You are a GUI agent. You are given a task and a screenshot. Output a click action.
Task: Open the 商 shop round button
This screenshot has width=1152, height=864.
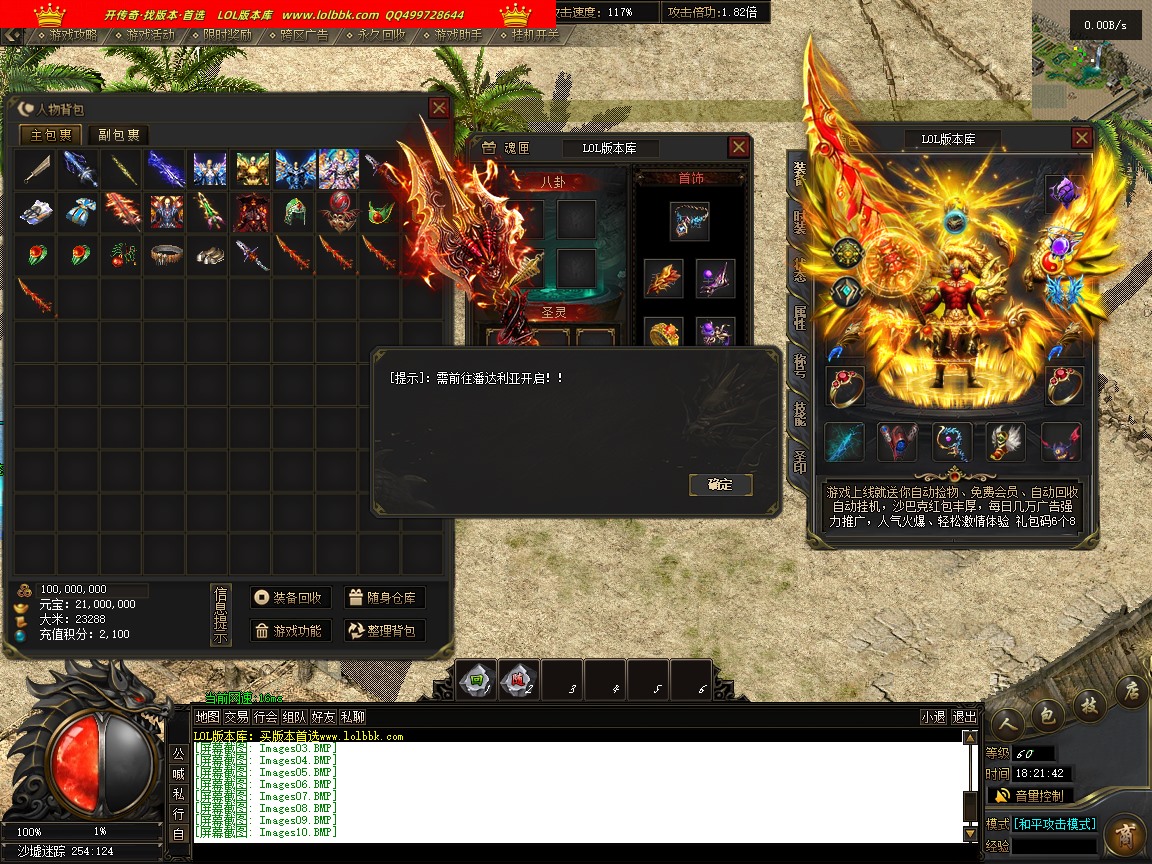click(1125, 833)
